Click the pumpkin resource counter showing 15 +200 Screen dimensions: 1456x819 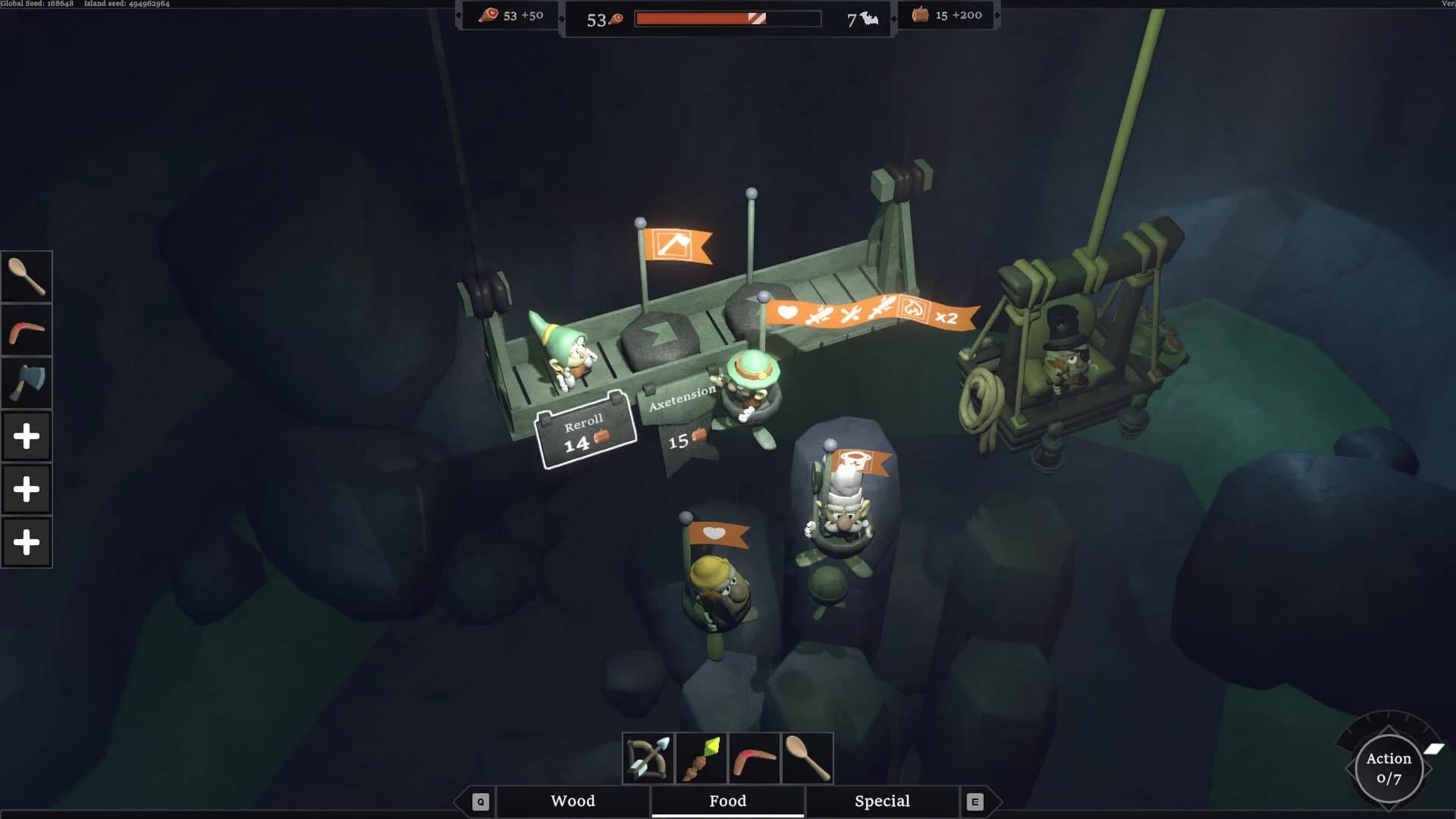(x=946, y=14)
